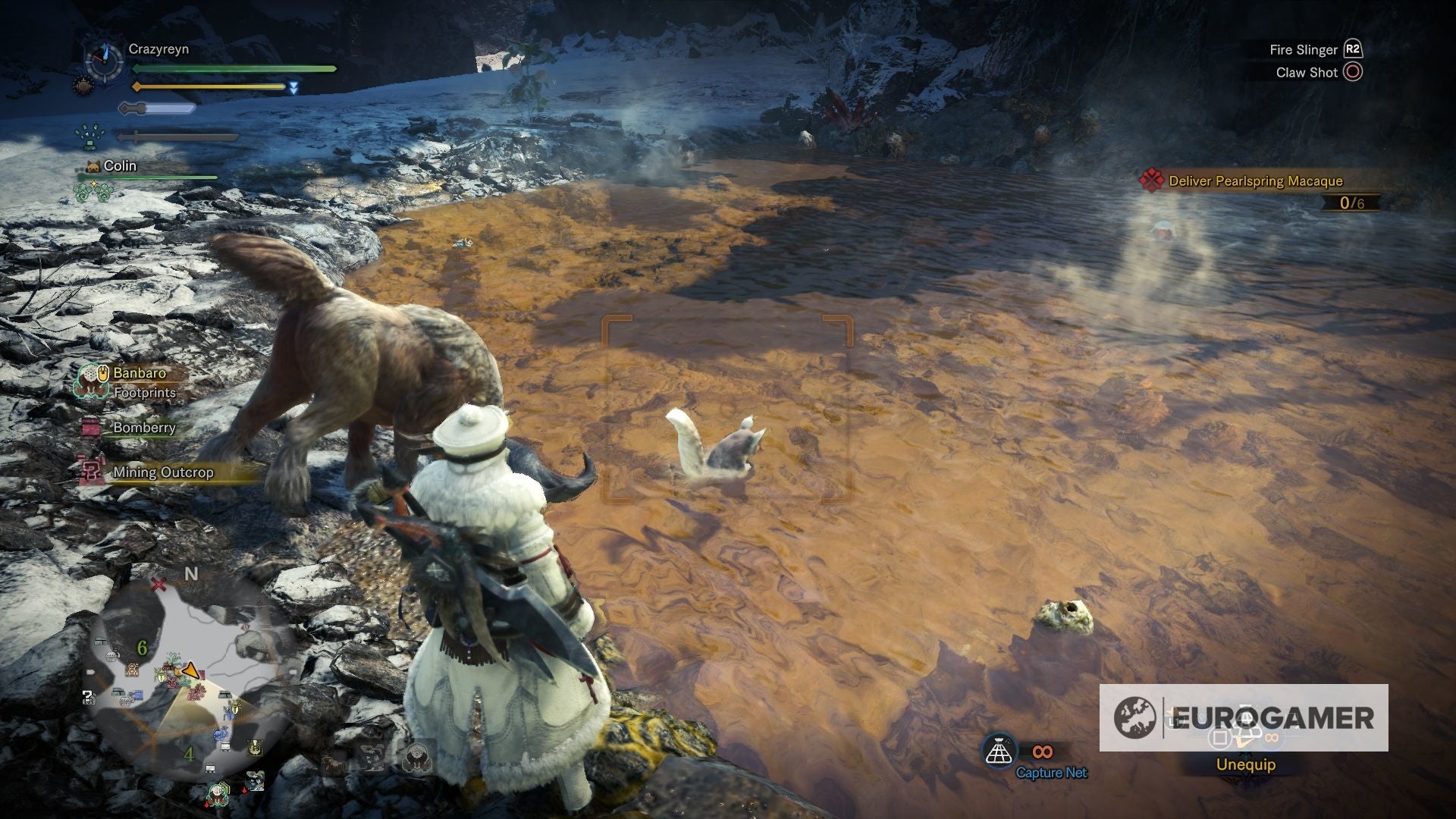Click the player arrow on the minimap
Screen dimensions: 1456x819
coord(190,670)
